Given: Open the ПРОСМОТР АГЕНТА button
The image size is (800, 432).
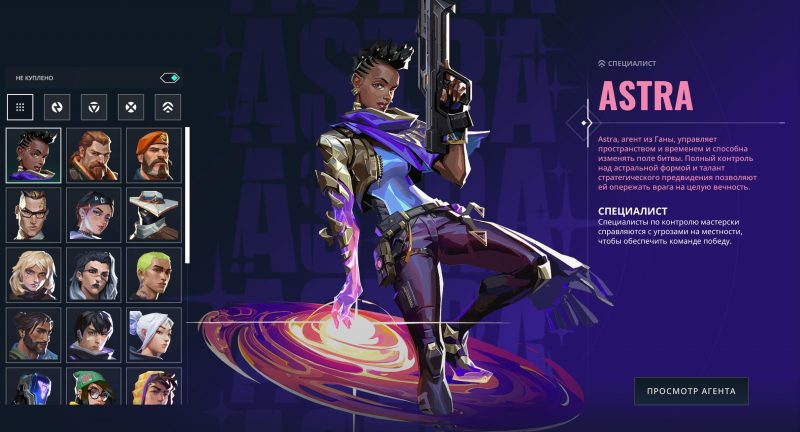Looking at the screenshot, I should point(691,391).
